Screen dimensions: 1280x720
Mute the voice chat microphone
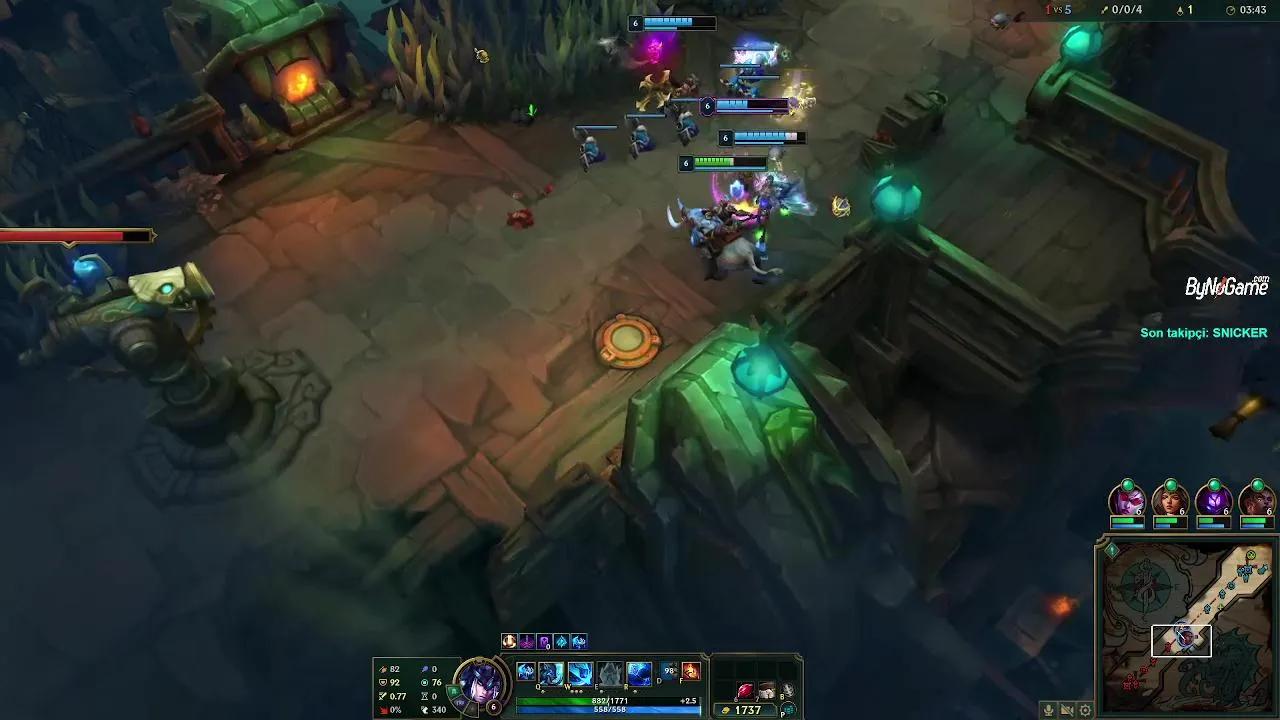point(1048,710)
